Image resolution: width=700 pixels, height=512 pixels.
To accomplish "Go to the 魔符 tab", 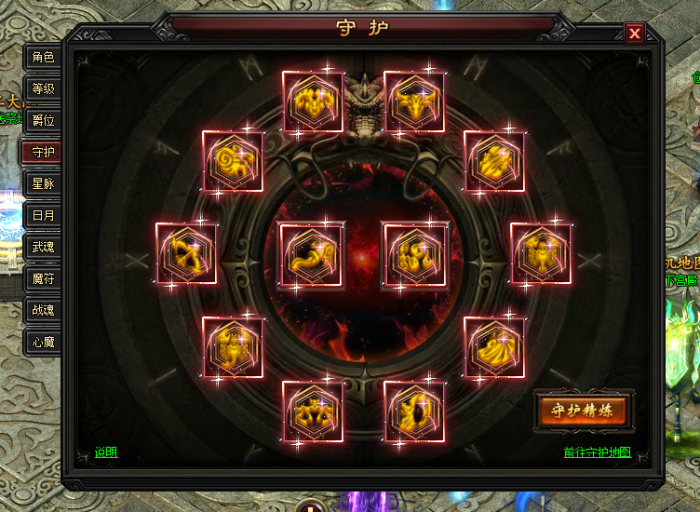I will 42,279.
